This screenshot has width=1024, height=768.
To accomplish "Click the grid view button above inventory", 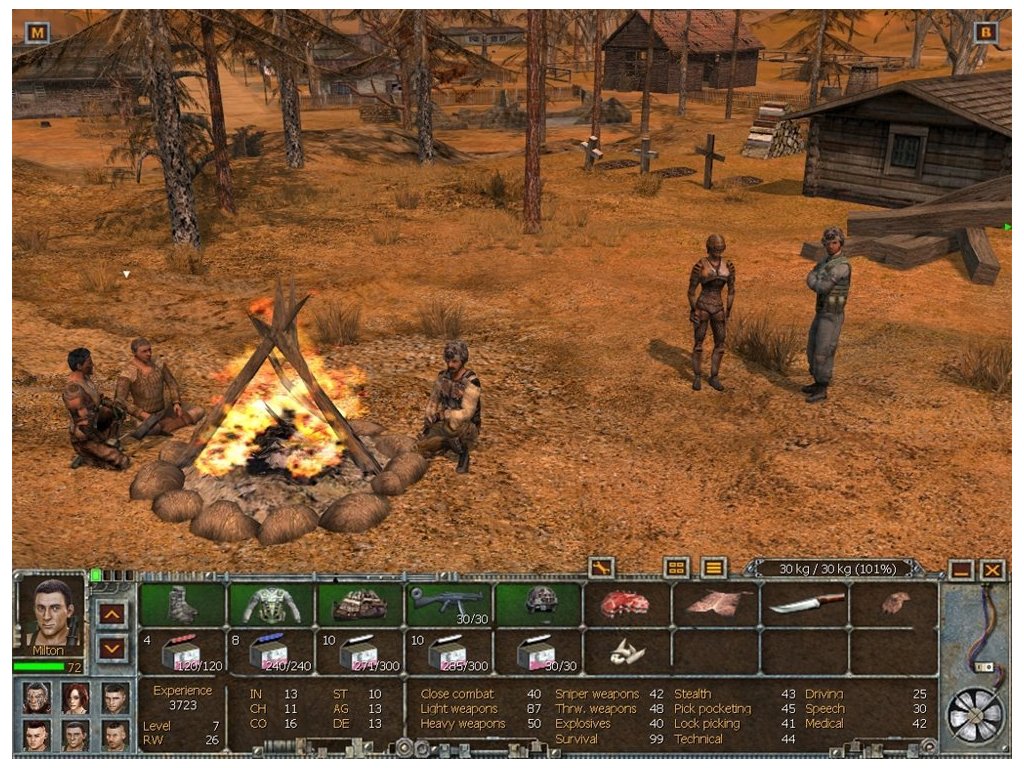I will (677, 568).
